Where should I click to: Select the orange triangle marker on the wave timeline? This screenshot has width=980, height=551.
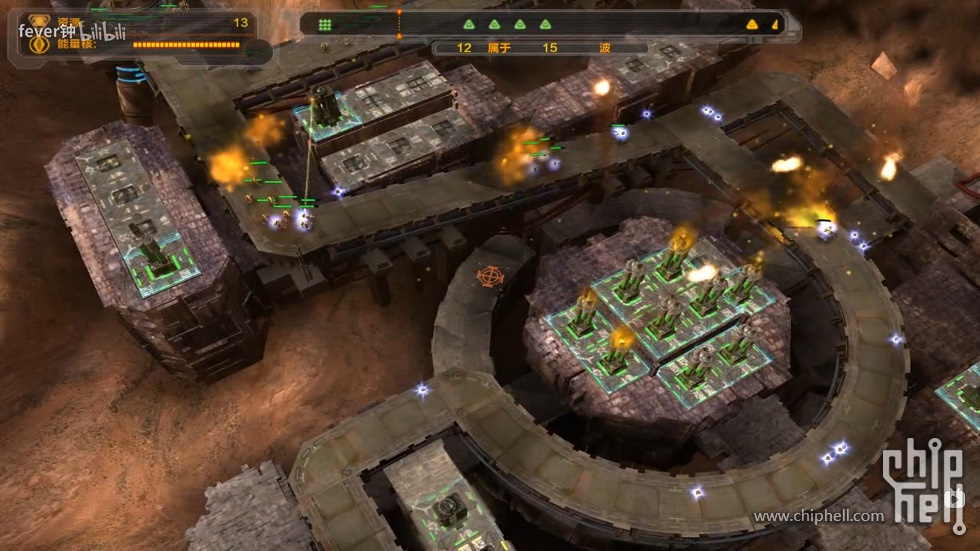pyautogui.click(x=752, y=25)
